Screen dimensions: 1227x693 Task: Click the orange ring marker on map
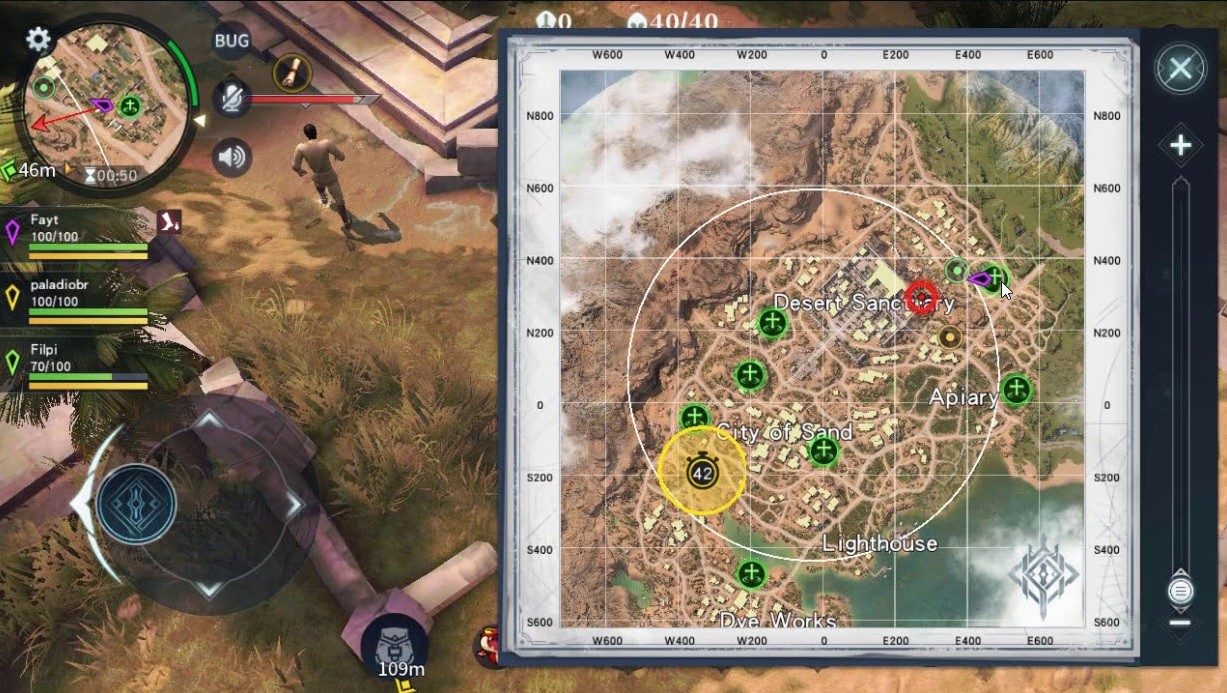coord(950,336)
